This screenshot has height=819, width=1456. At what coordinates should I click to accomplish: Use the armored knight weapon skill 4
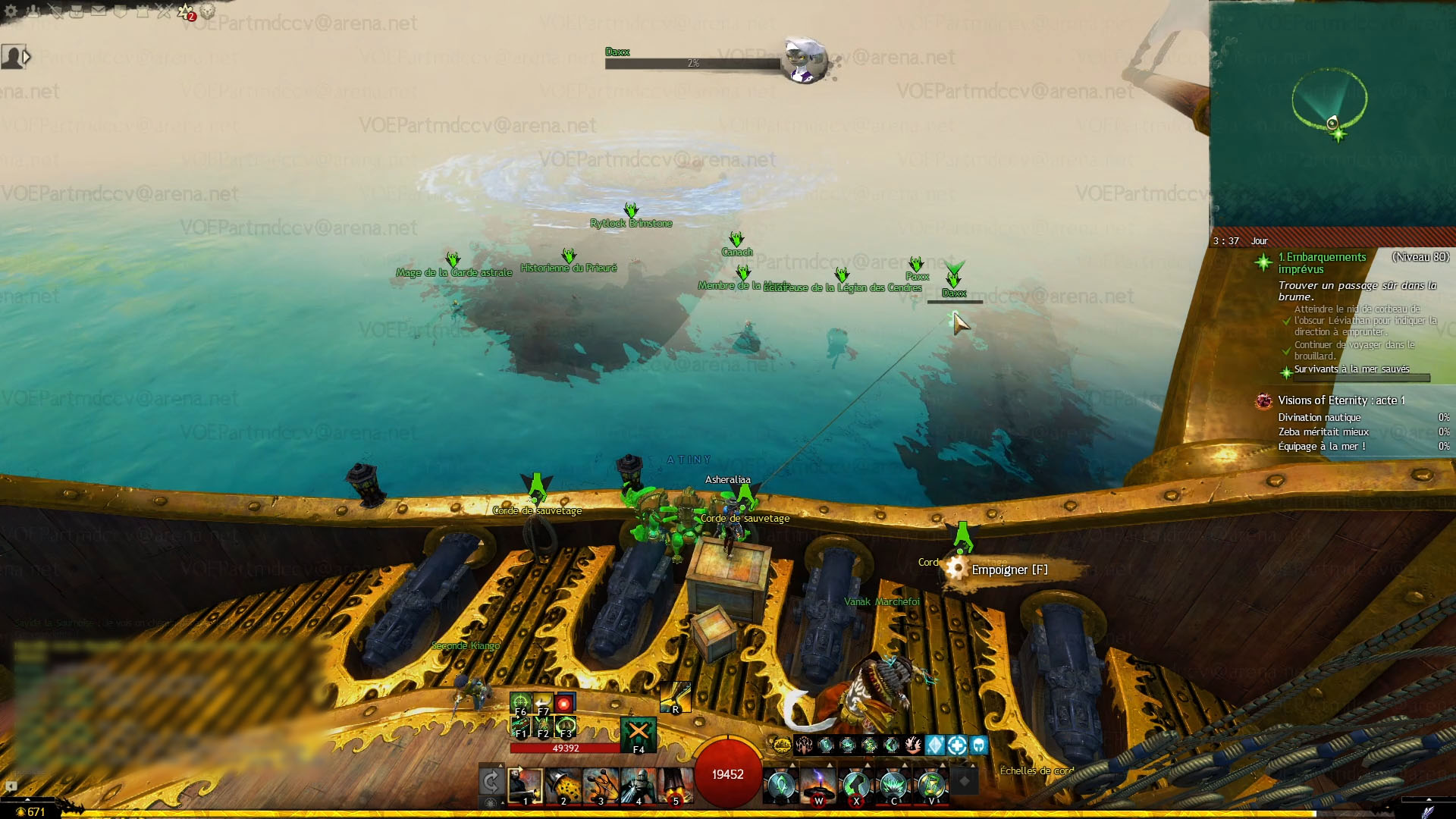click(638, 786)
